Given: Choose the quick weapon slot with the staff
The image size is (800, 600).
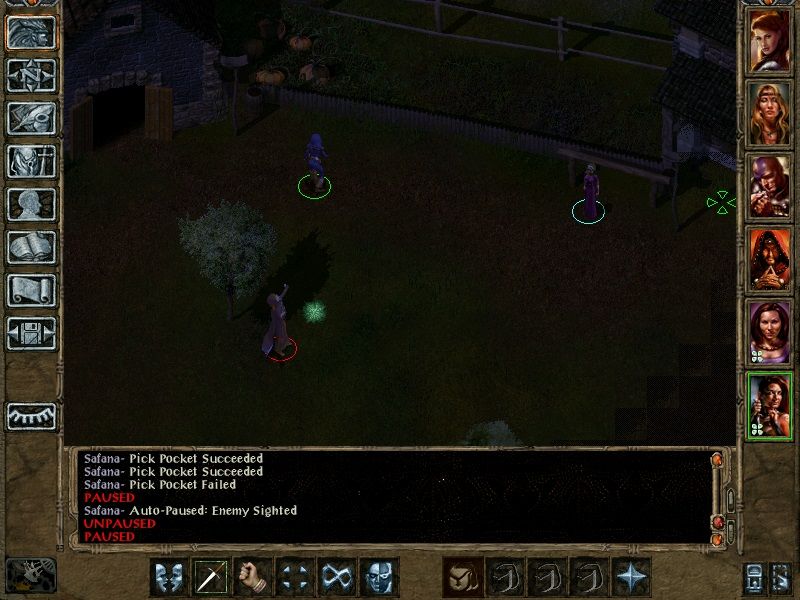Looking at the screenshot, I should click(x=211, y=577).
